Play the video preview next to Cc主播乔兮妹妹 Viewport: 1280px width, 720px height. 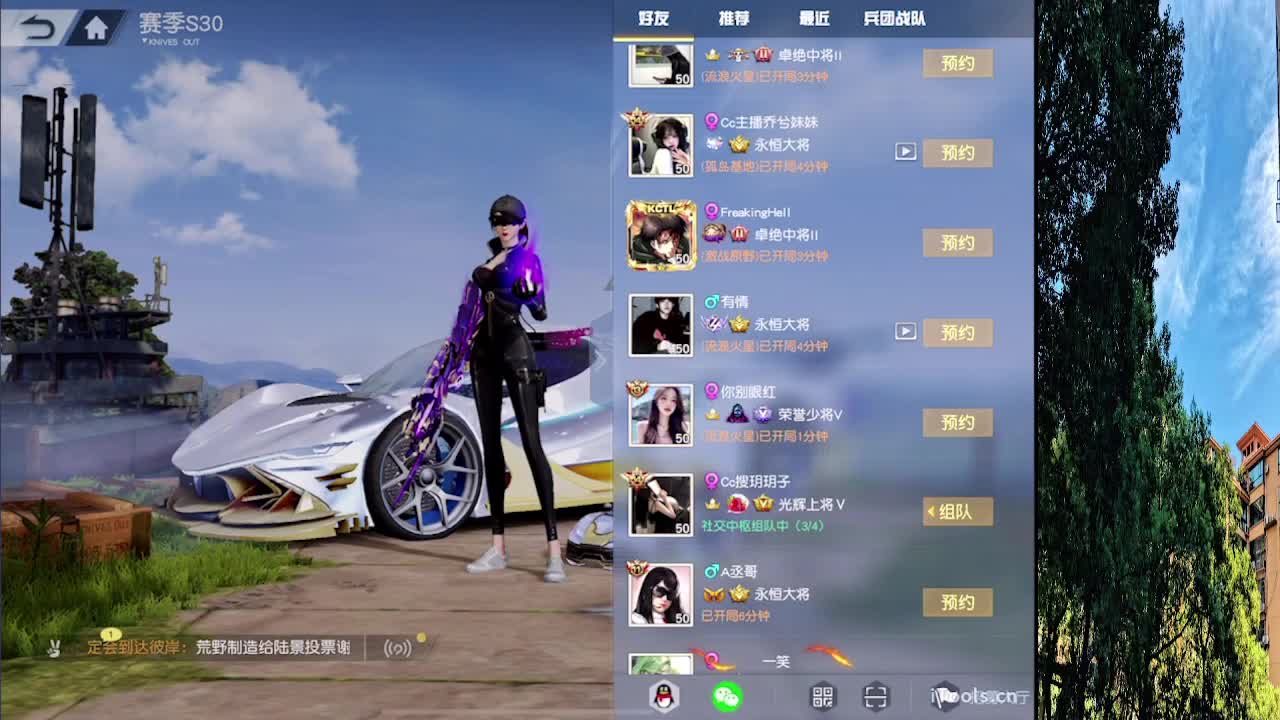[x=905, y=153]
